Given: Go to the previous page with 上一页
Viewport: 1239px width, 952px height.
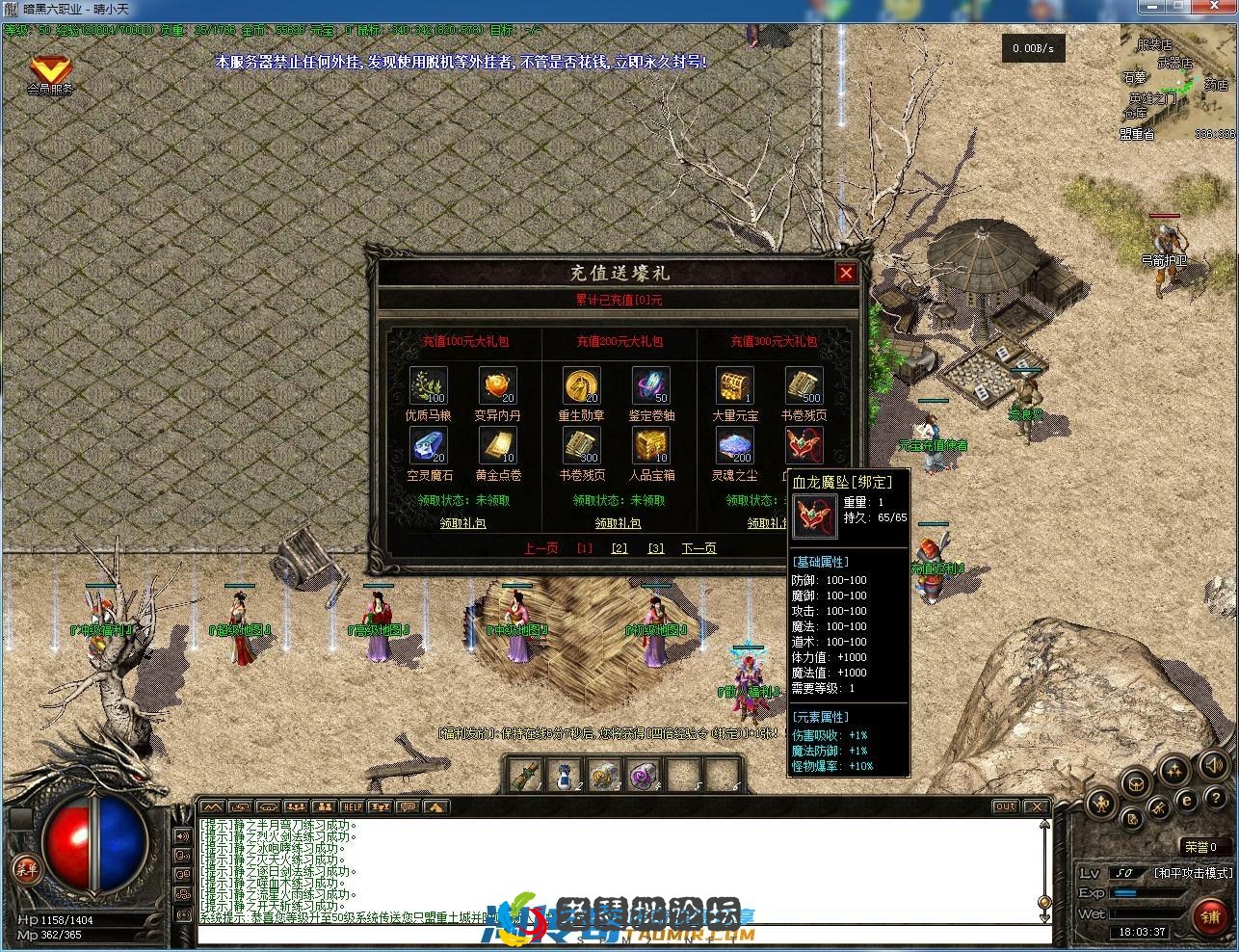Looking at the screenshot, I should click(x=540, y=548).
